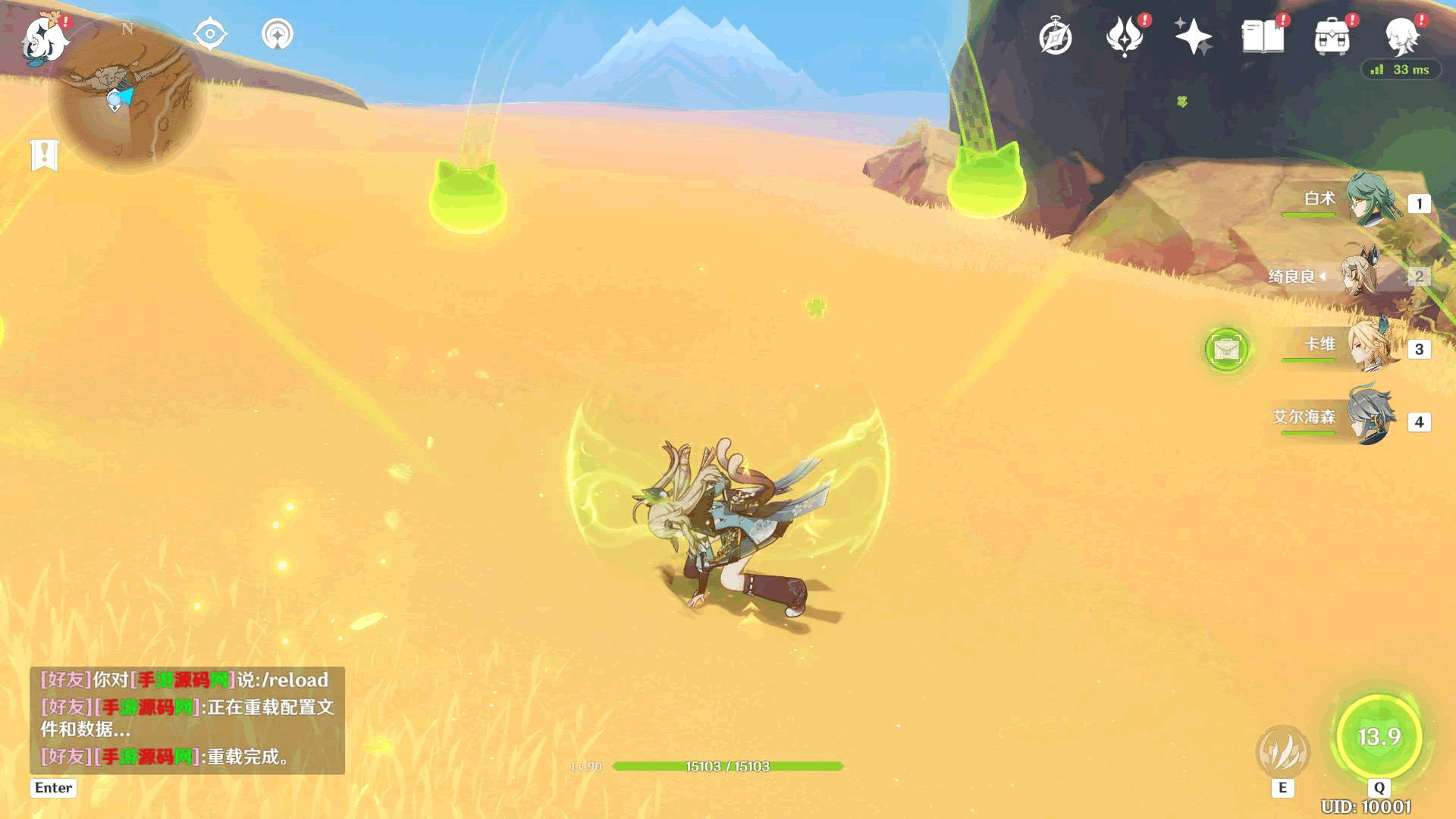Use the green package gadget button
This screenshot has height=819, width=1456.
1226,350
